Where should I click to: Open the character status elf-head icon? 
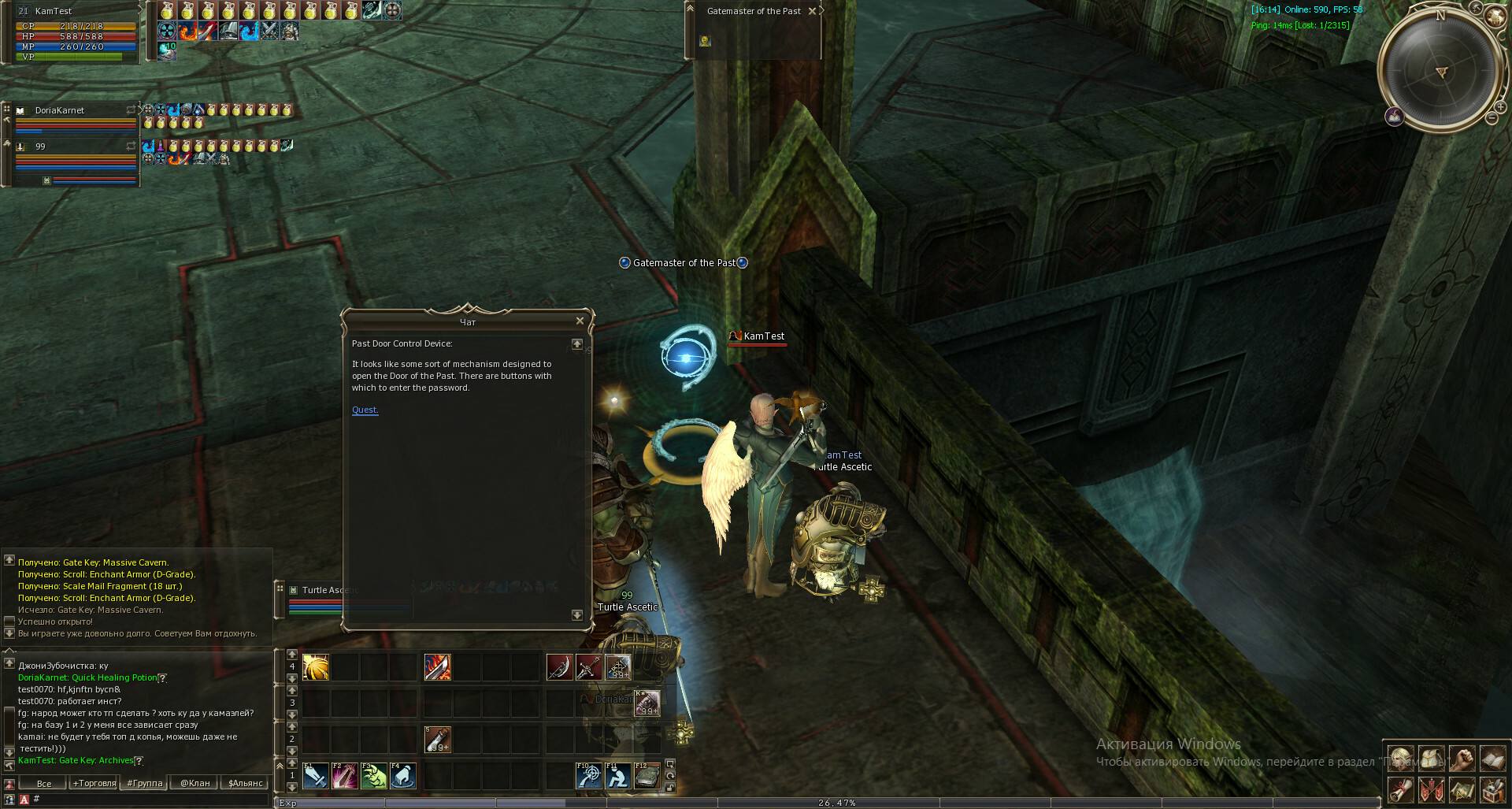pyautogui.click(x=1401, y=759)
